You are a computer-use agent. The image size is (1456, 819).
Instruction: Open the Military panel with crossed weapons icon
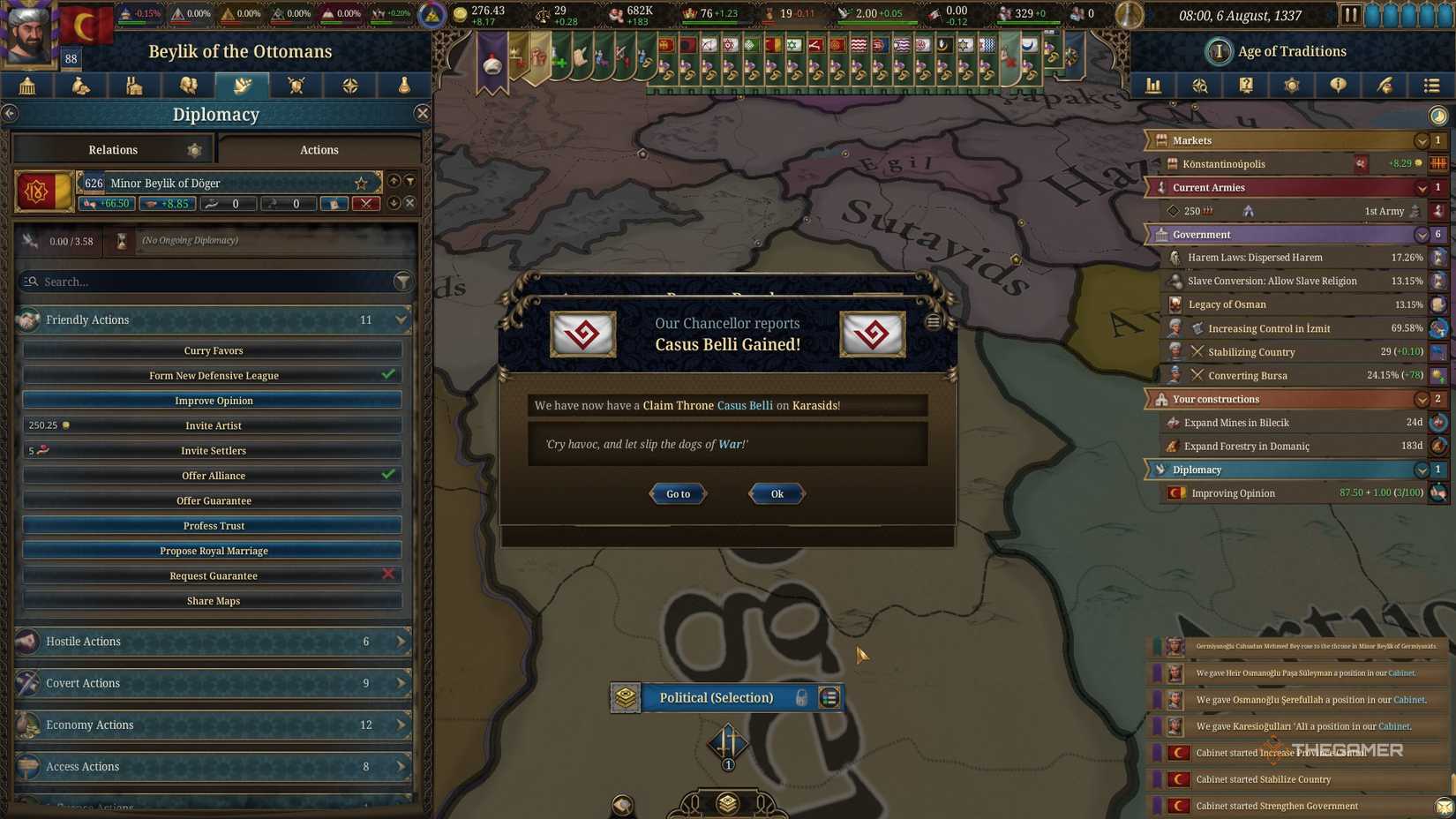[296, 86]
